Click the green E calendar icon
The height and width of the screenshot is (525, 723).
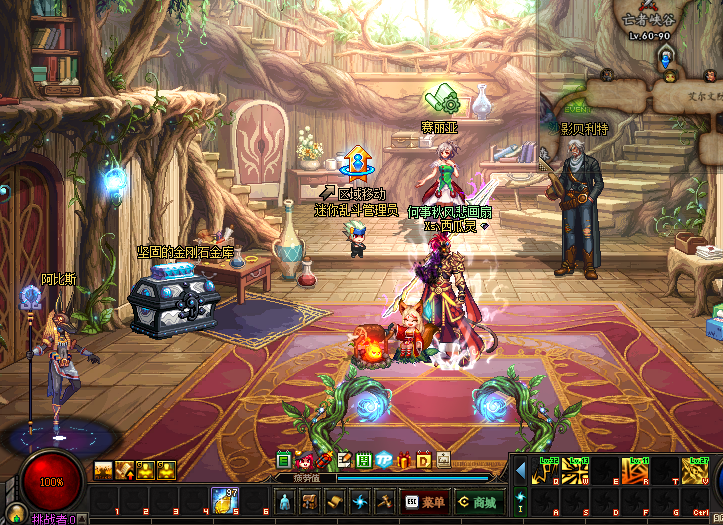click(x=284, y=460)
